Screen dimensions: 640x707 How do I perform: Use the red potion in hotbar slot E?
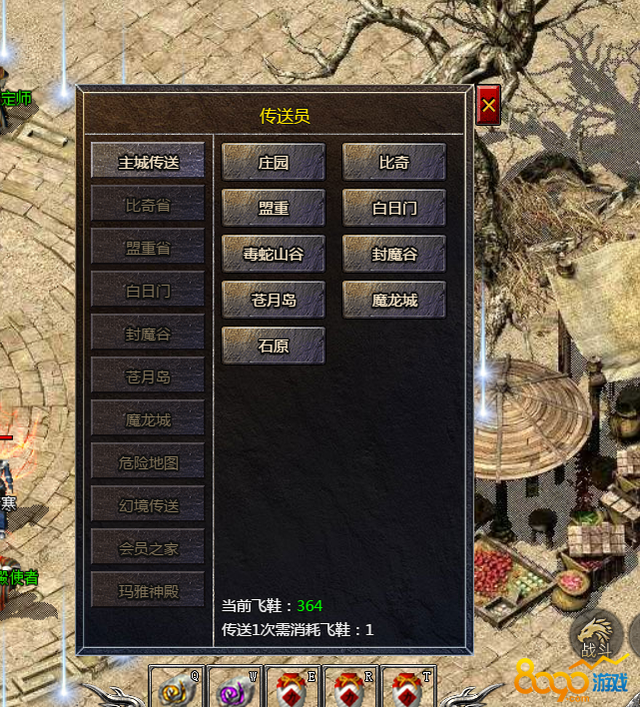(x=293, y=688)
